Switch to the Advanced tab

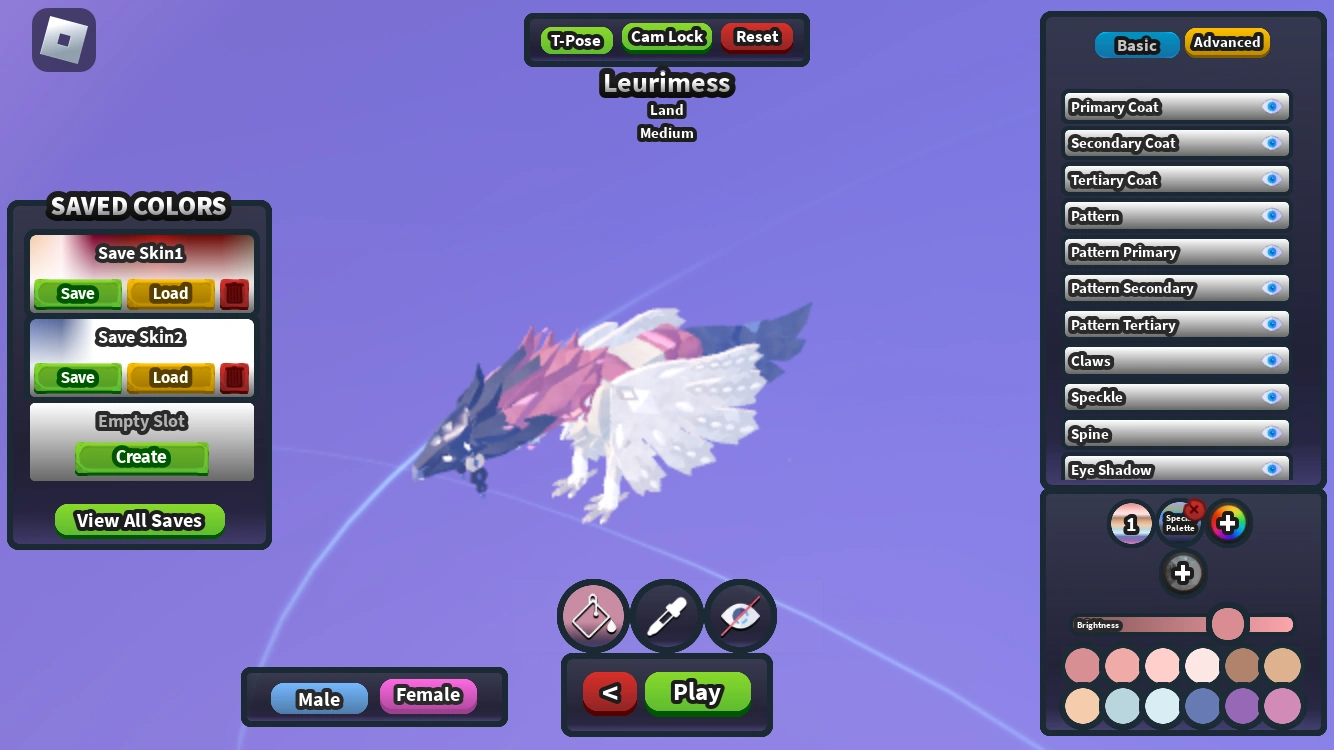pos(1227,42)
